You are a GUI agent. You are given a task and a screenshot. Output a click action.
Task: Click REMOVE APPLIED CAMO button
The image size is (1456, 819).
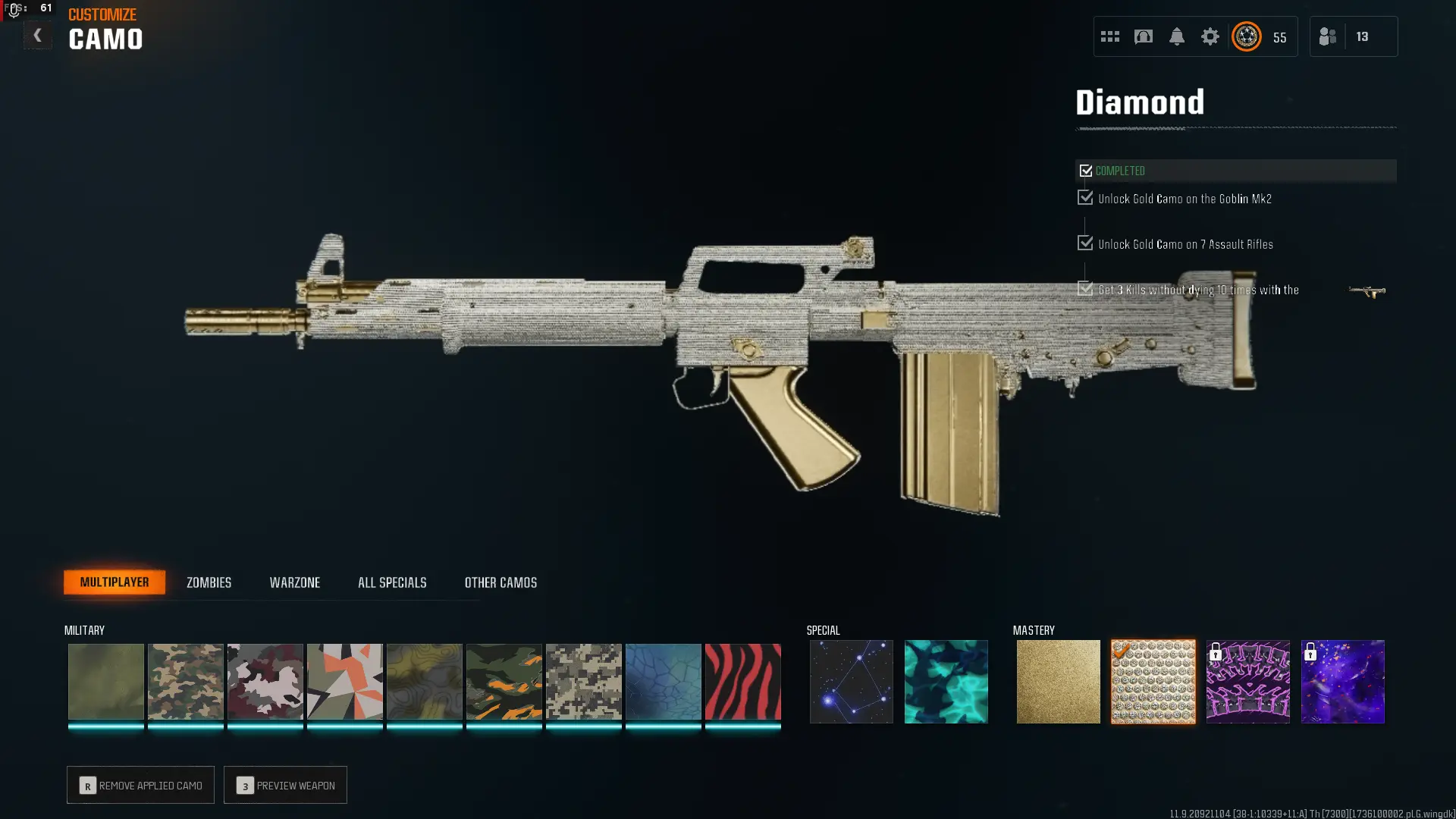click(140, 785)
